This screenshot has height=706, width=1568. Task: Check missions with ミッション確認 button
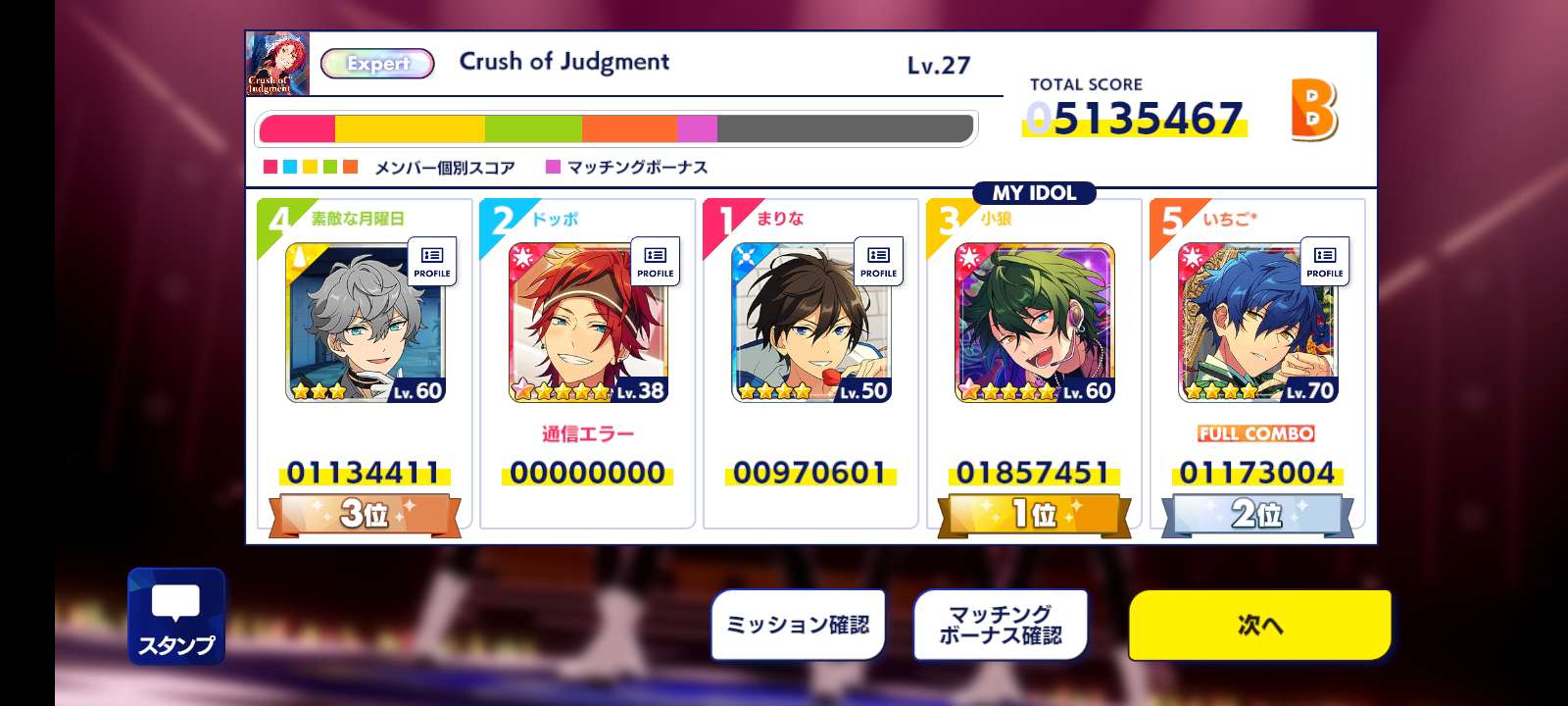point(798,625)
